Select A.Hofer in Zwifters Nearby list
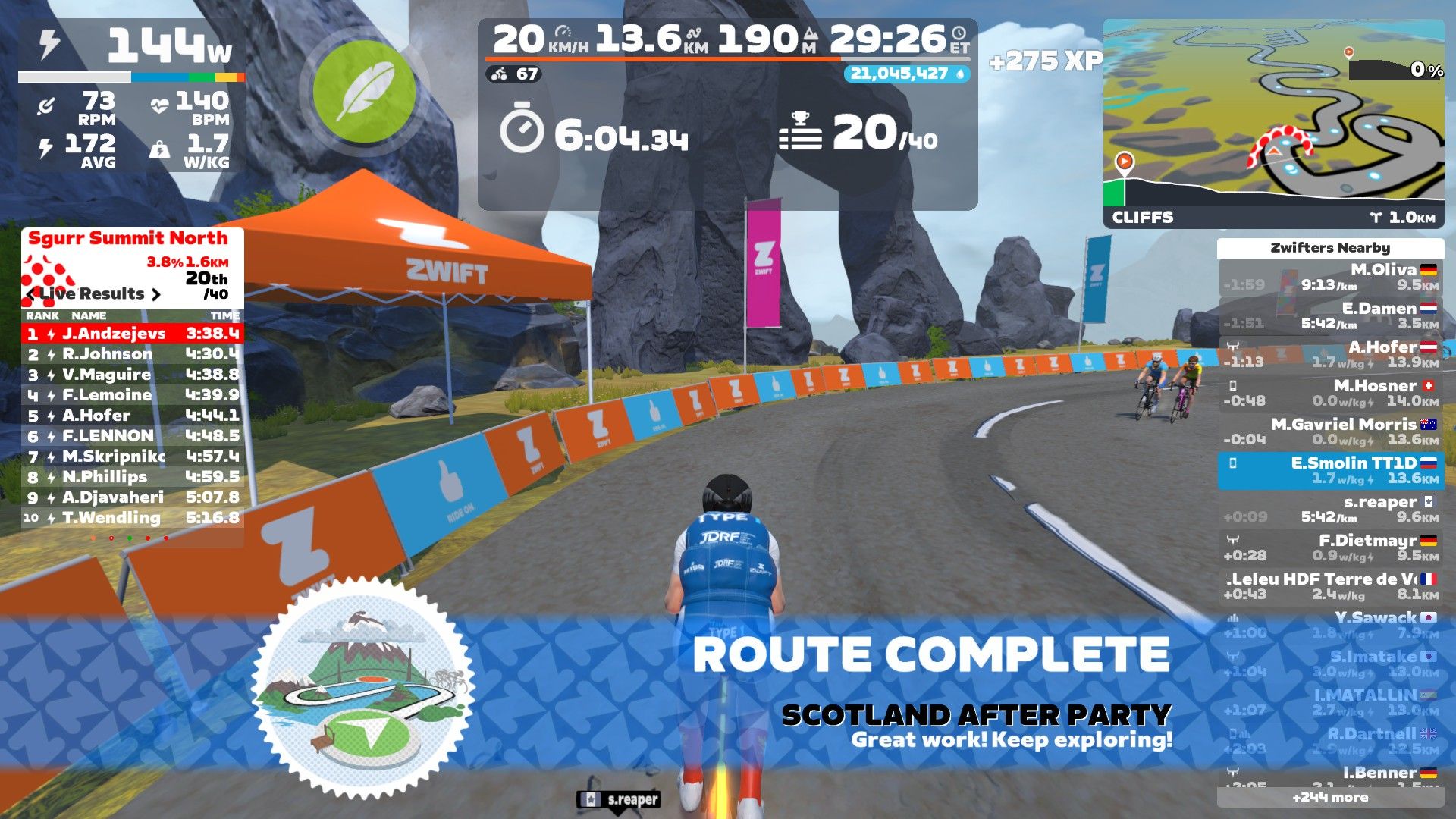This screenshot has height=819, width=1456. (1330, 354)
